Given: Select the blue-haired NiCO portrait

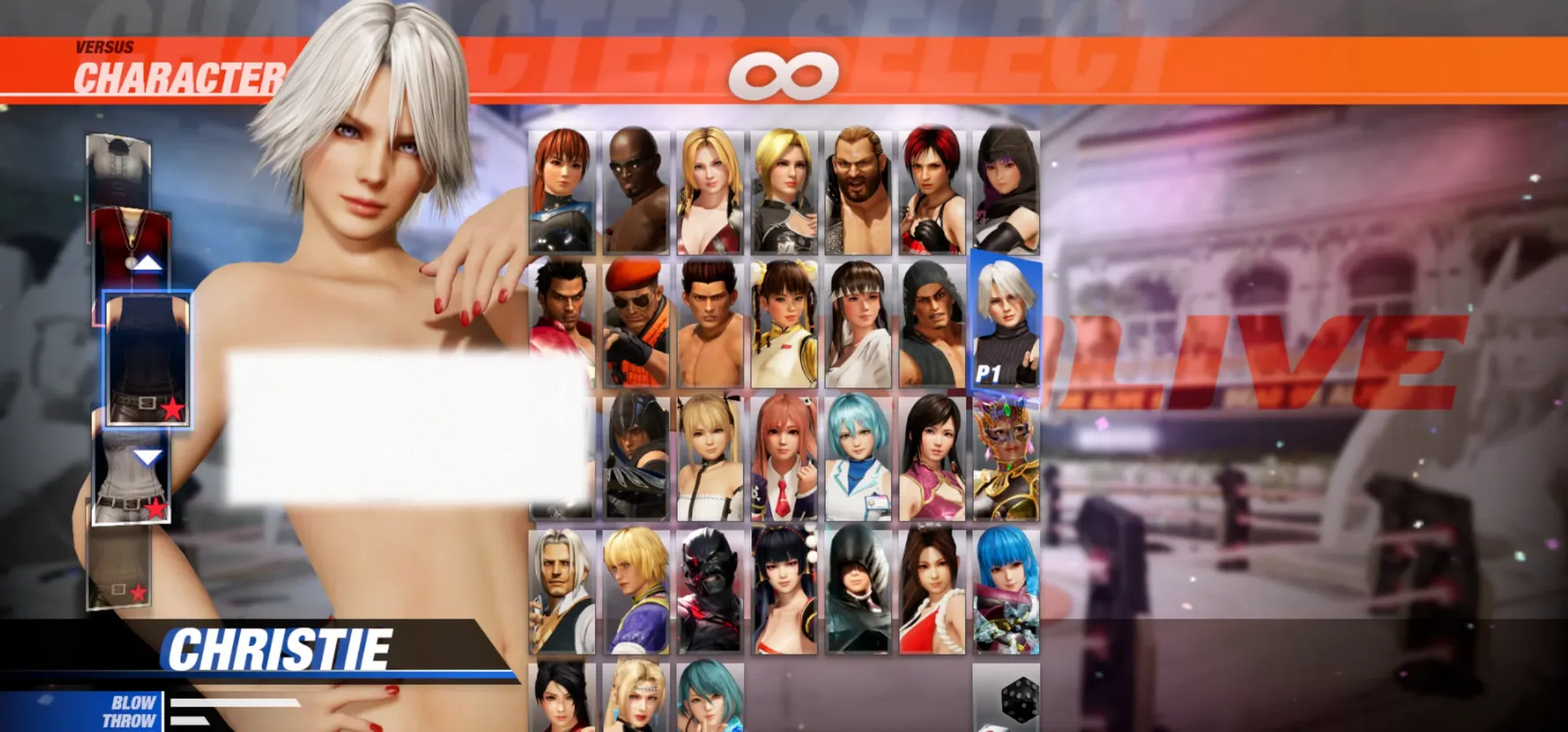Looking at the screenshot, I should 858,458.
